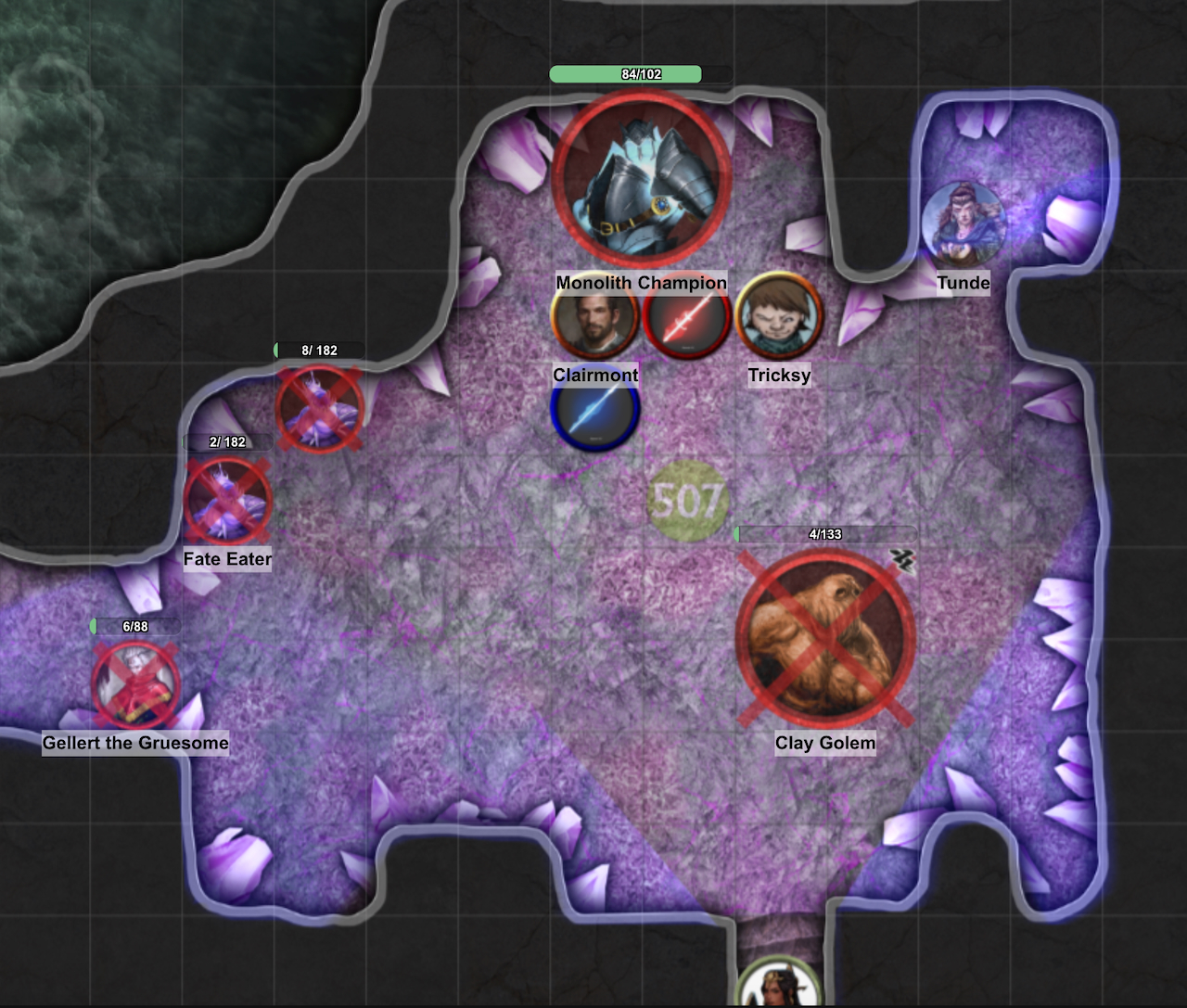Screen dimensions: 1187x1008
Task: Select the crossed-out token above Fate Eater
Action: click(x=318, y=409)
